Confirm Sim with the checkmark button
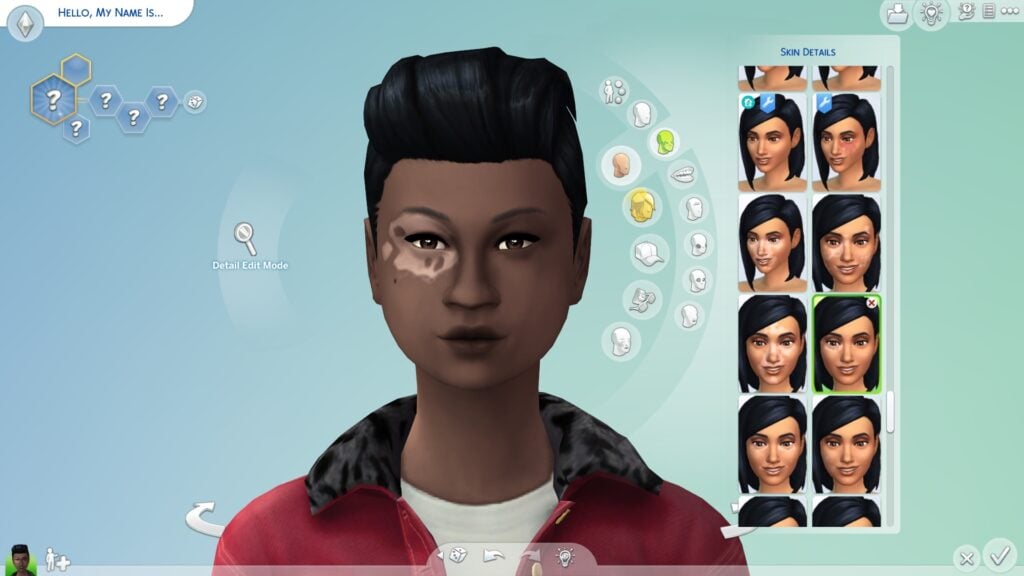The image size is (1024, 576). (x=998, y=554)
